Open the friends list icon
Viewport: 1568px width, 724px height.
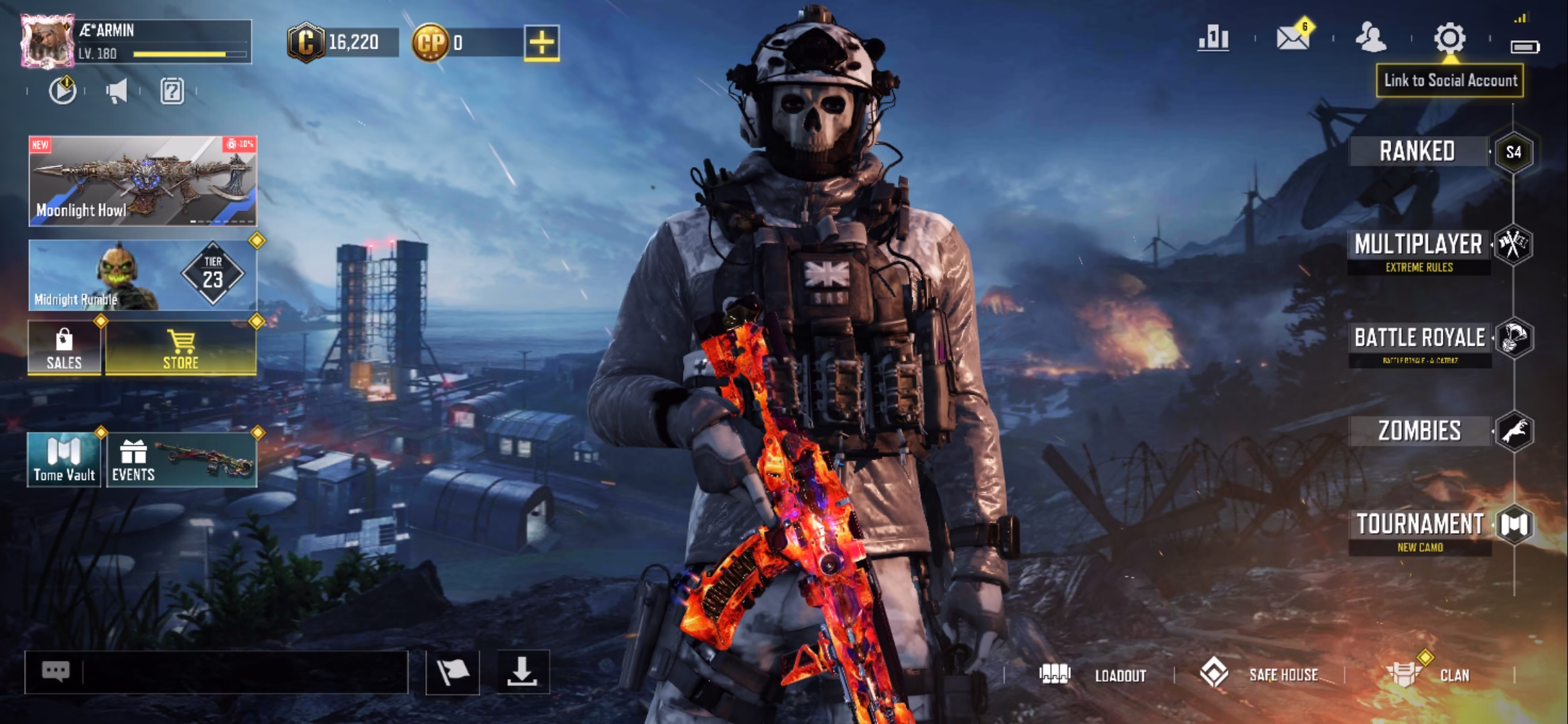(1370, 38)
